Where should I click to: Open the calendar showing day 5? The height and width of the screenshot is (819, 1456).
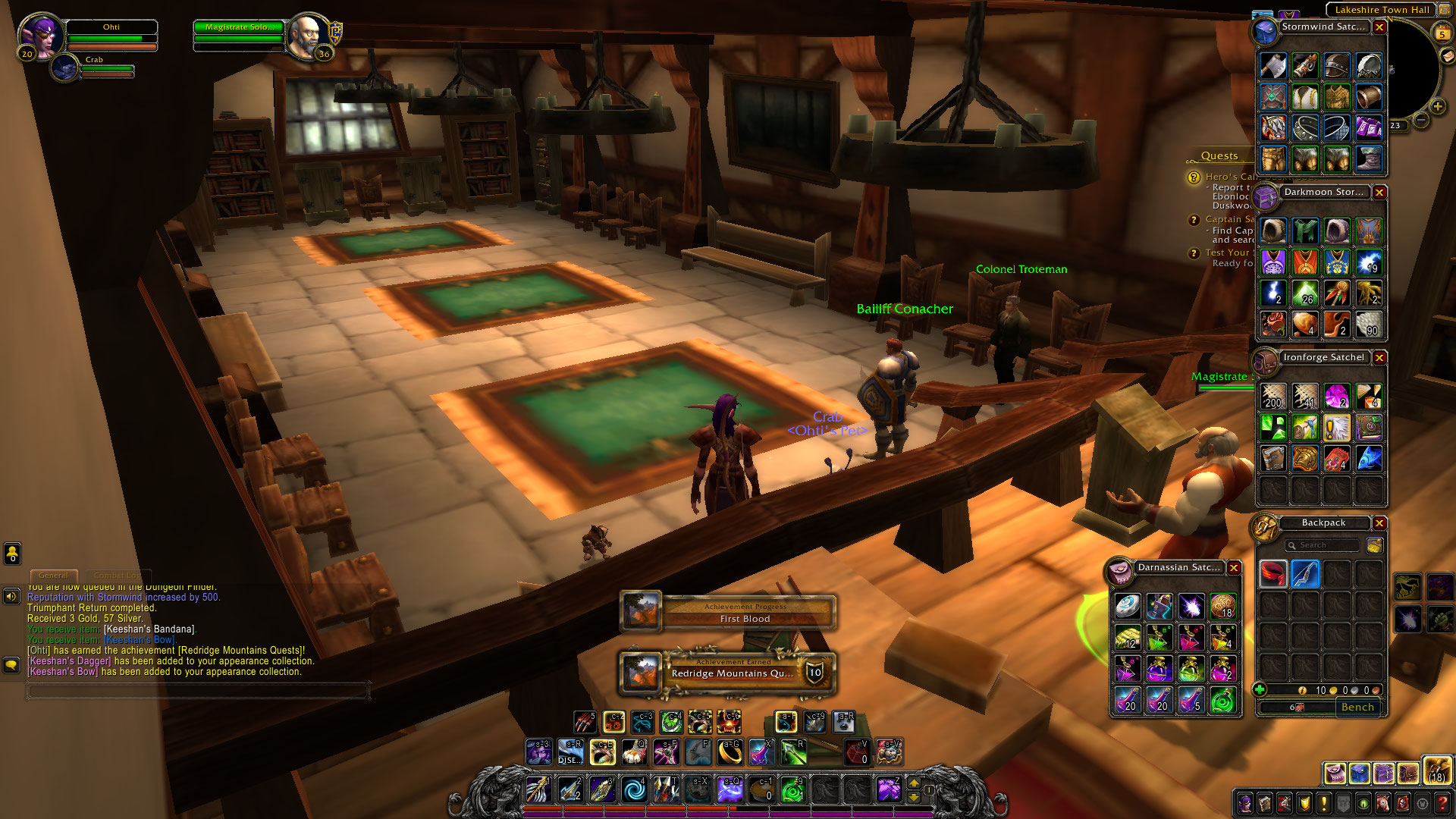(1442, 33)
